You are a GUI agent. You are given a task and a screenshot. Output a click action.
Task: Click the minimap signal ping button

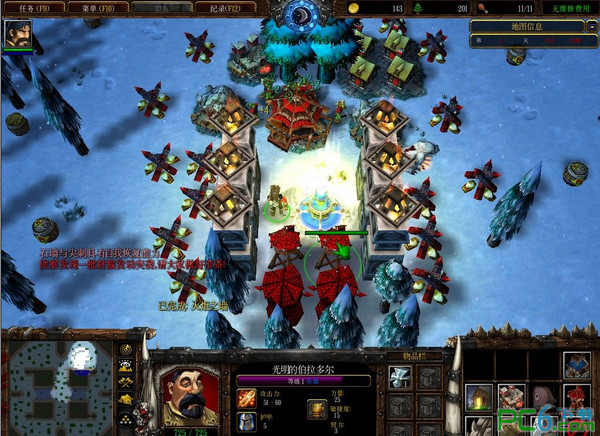[x=126, y=349]
